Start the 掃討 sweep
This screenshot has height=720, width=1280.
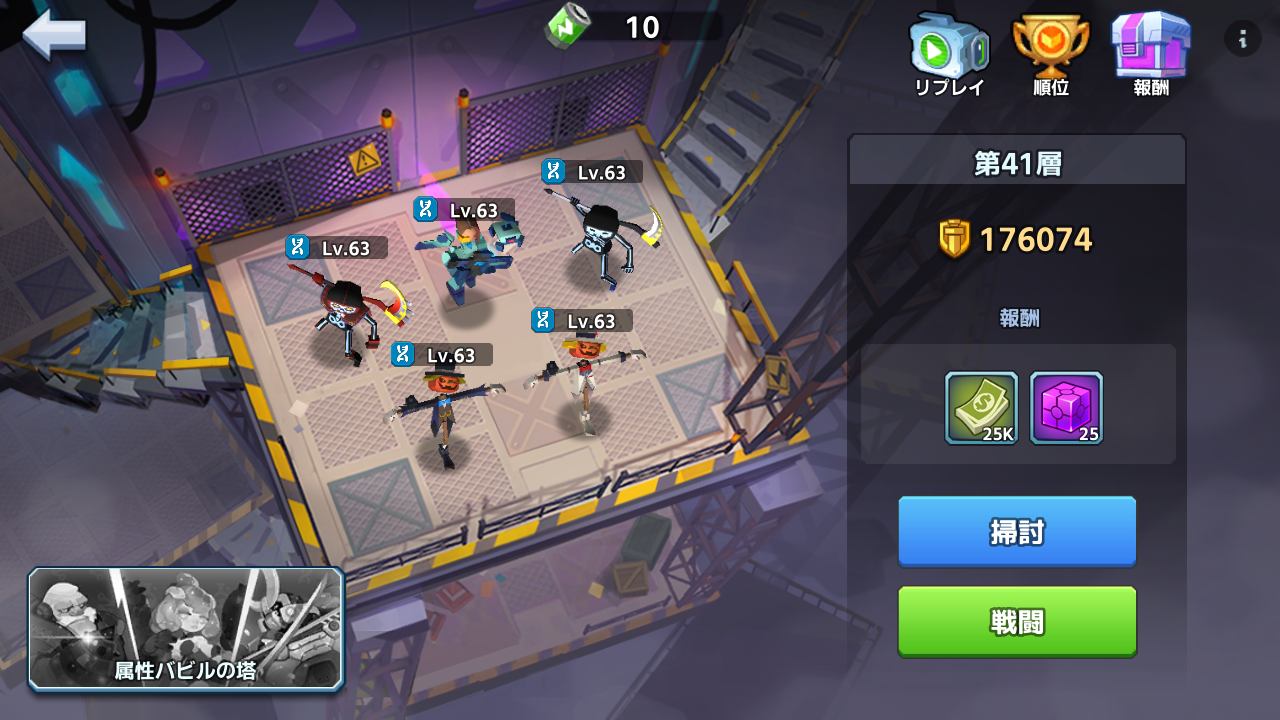[x=1017, y=532]
